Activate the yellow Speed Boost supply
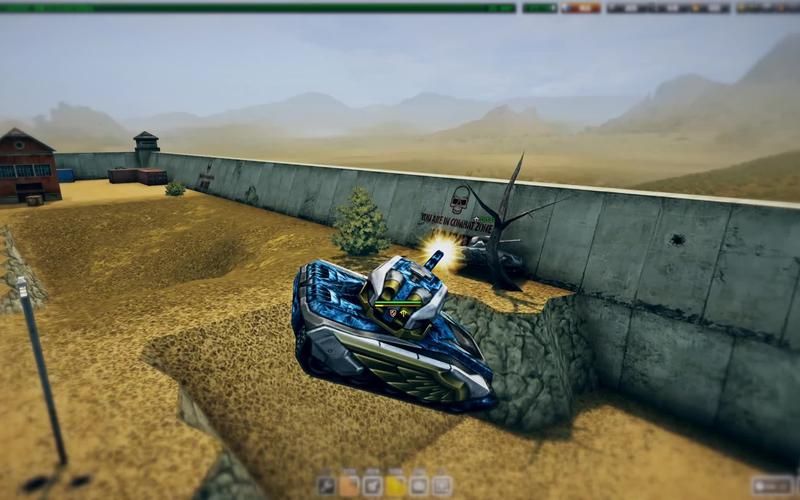 (x=396, y=486)
